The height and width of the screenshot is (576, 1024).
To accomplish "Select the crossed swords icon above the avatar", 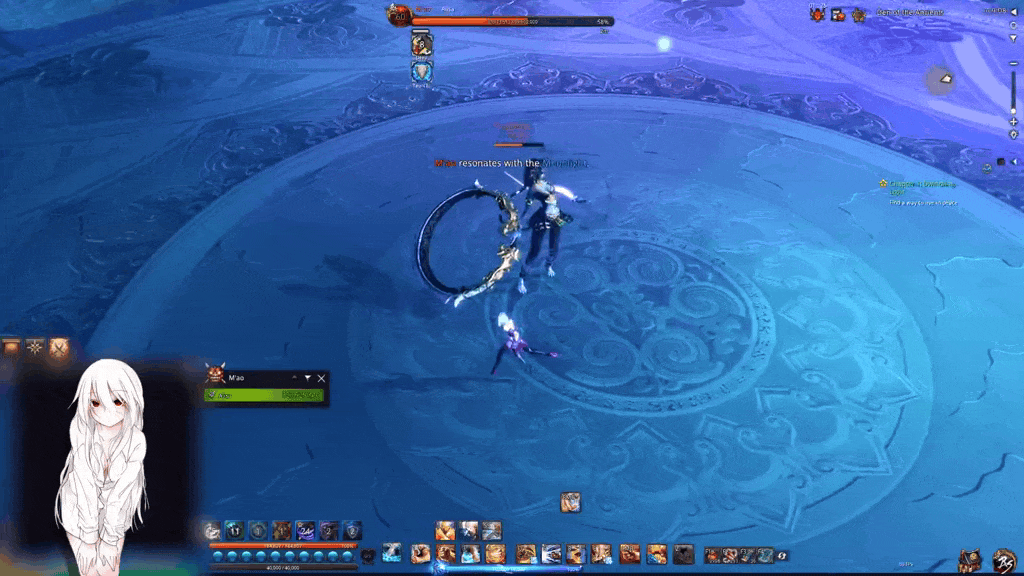I will [x=59, y=348].
